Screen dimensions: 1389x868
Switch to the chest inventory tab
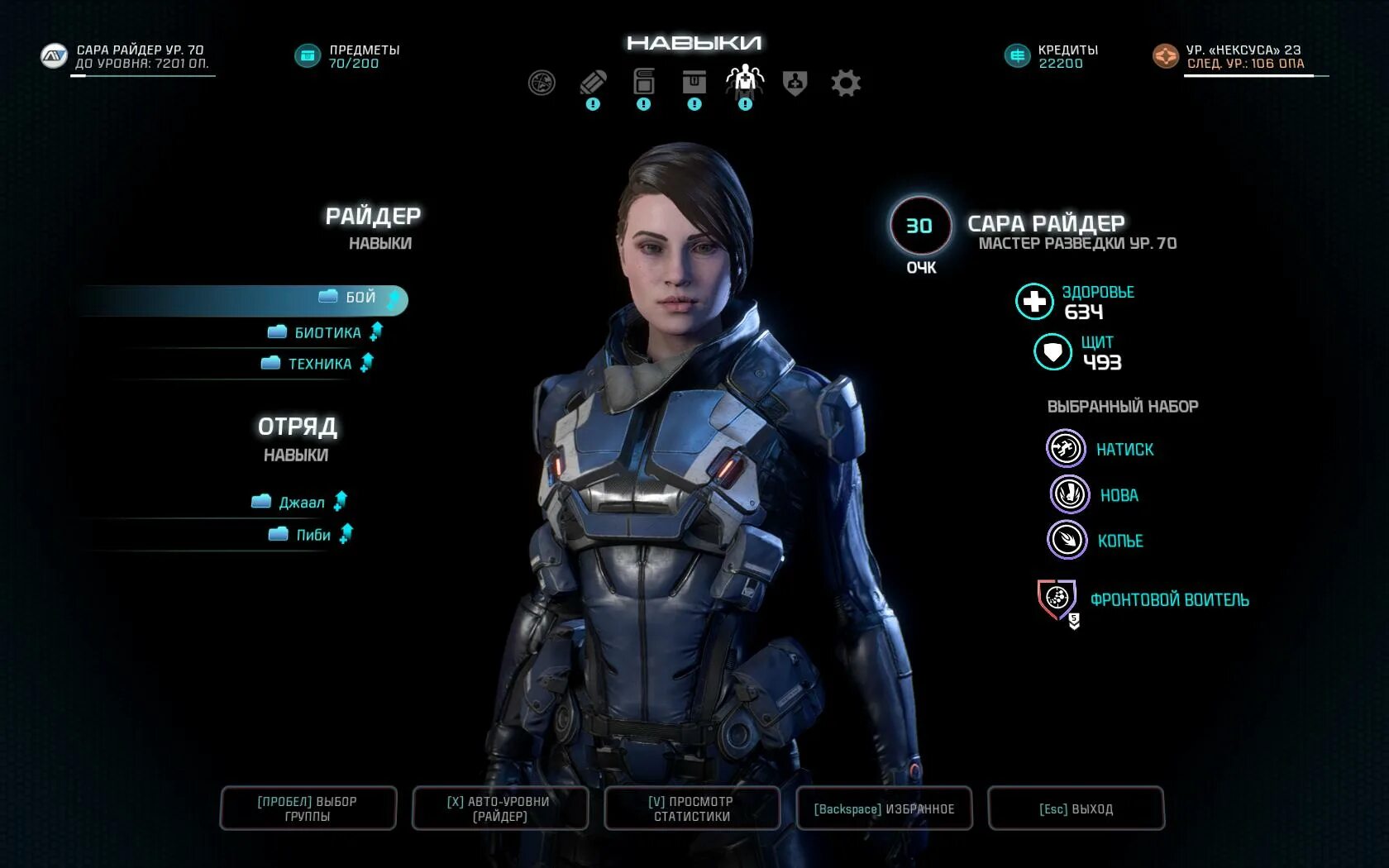[694, 83]
